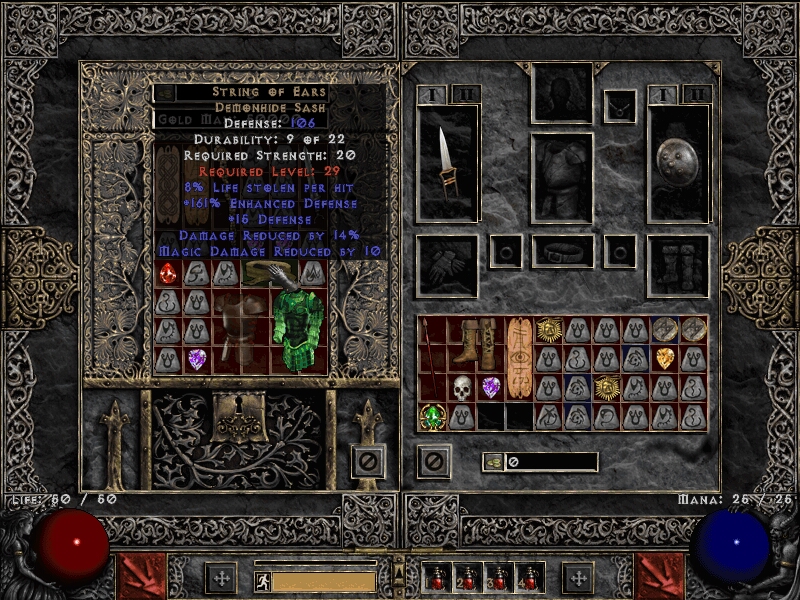Image resolution: width=800 pixels, height=600 pixels.
Task: Pick up the brown breastplate in stash
Action: (x=239, y=329)
